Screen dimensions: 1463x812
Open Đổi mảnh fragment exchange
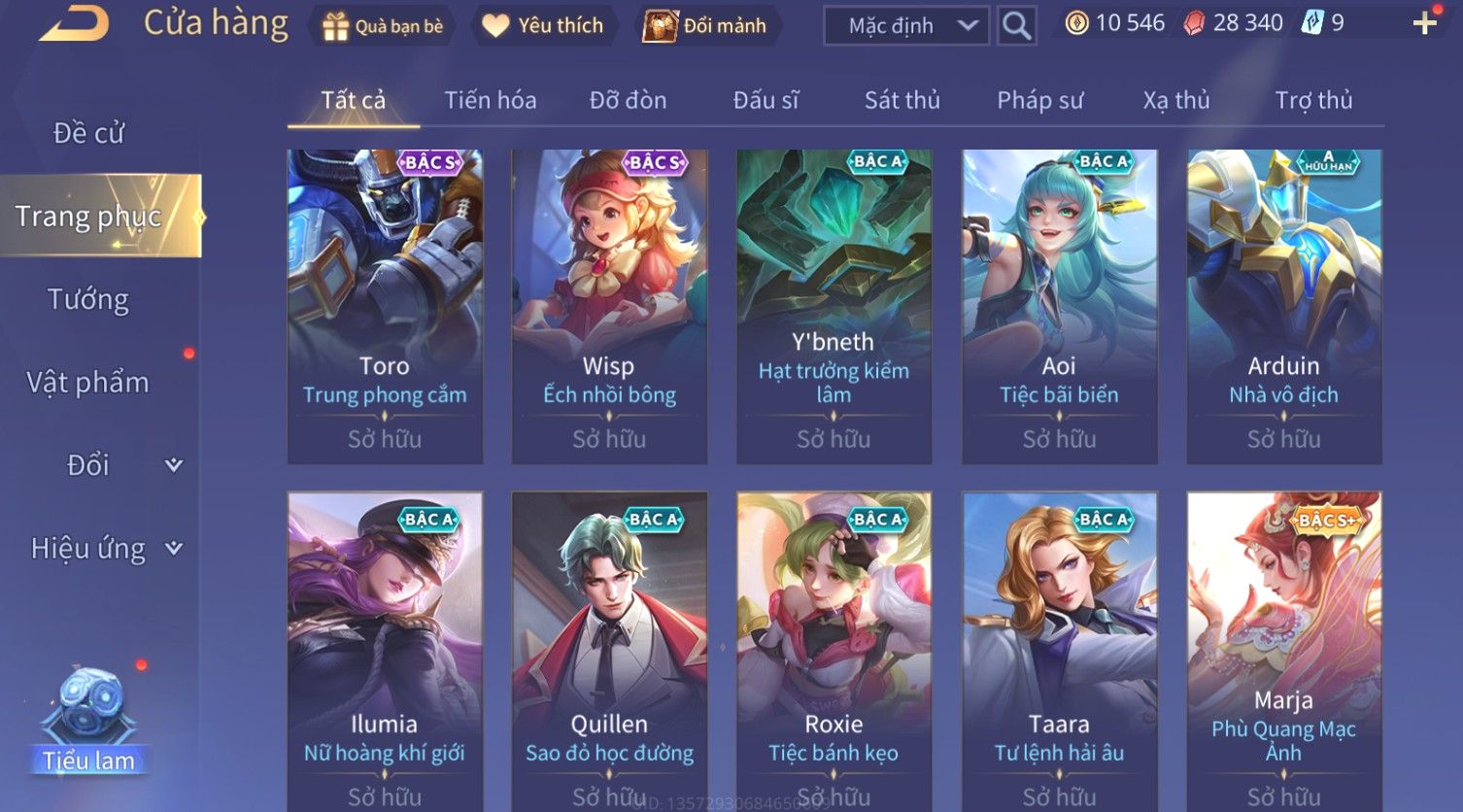[706, 26]
